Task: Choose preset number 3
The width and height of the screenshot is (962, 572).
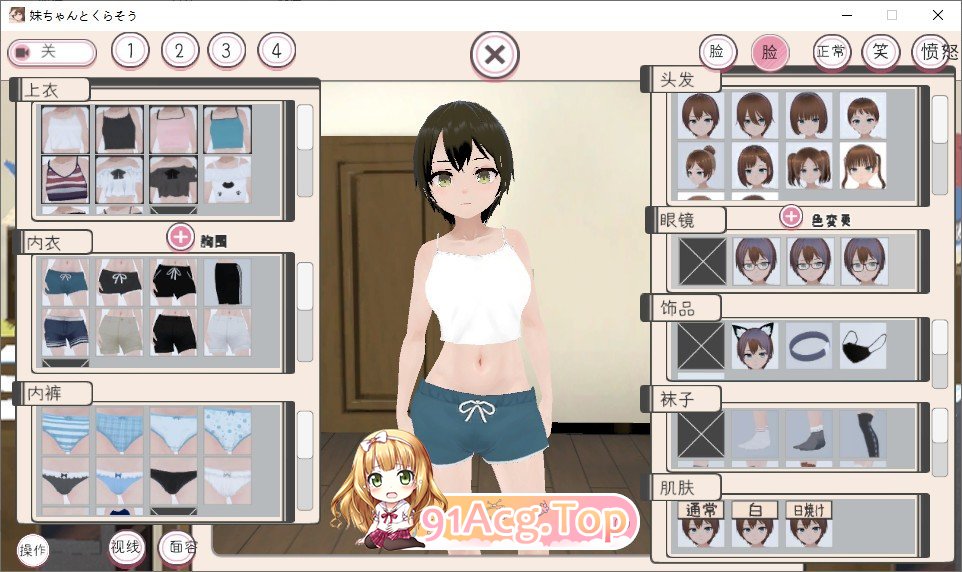Action: [227, 51]
